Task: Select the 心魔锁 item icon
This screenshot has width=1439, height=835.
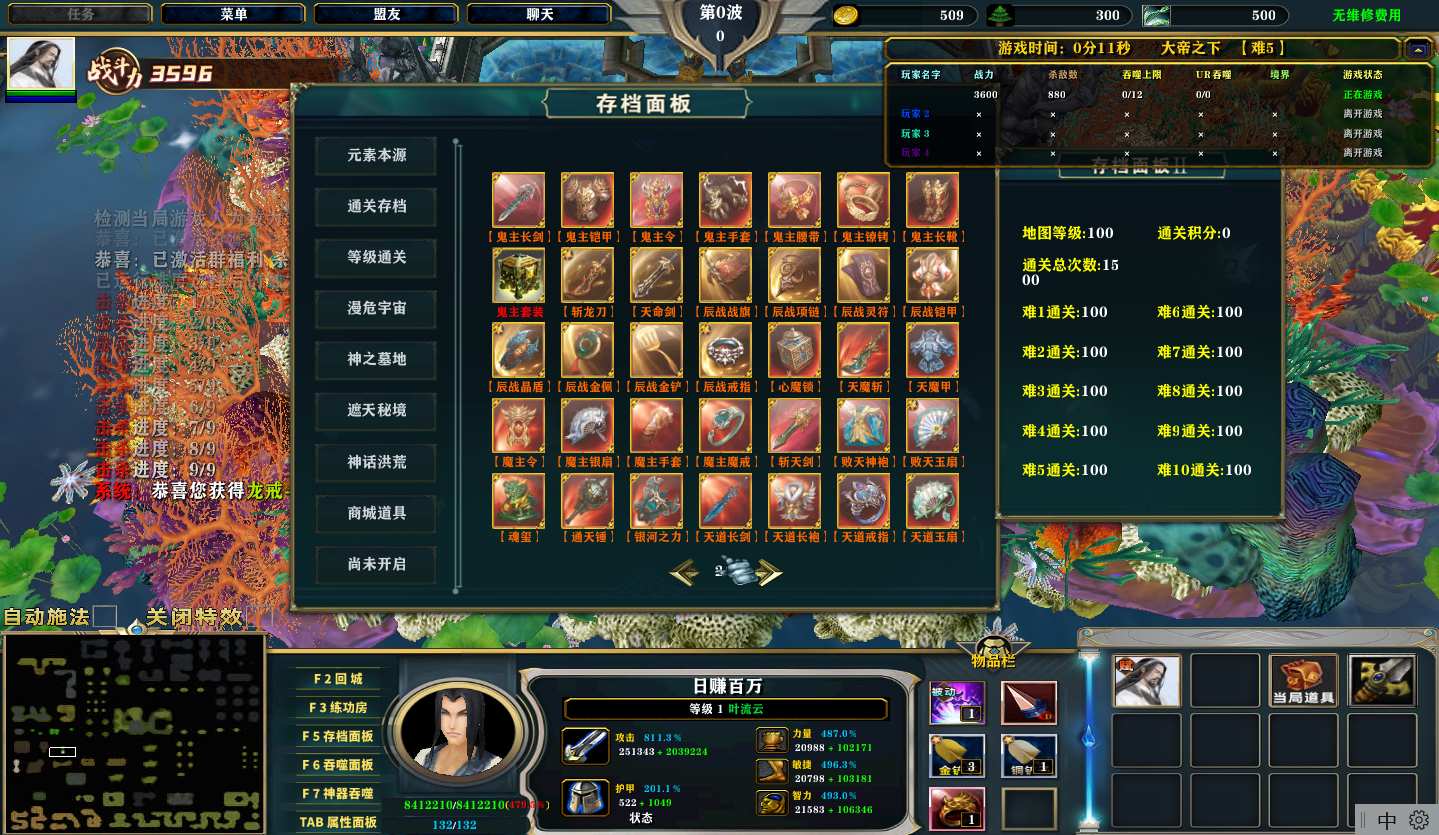Action: (x=794, y=350)
